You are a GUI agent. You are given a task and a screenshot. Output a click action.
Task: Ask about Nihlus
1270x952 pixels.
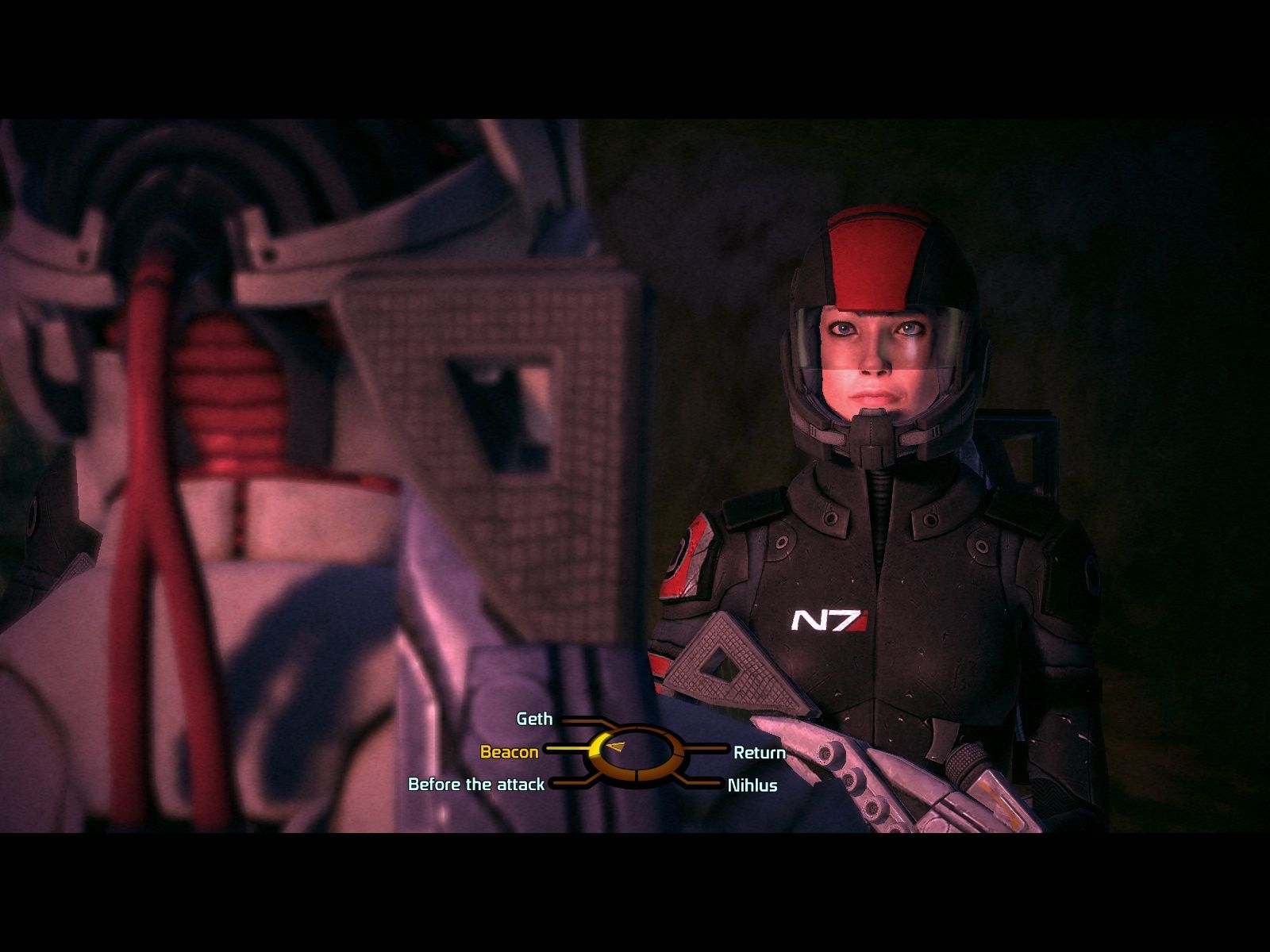point(752,785)
